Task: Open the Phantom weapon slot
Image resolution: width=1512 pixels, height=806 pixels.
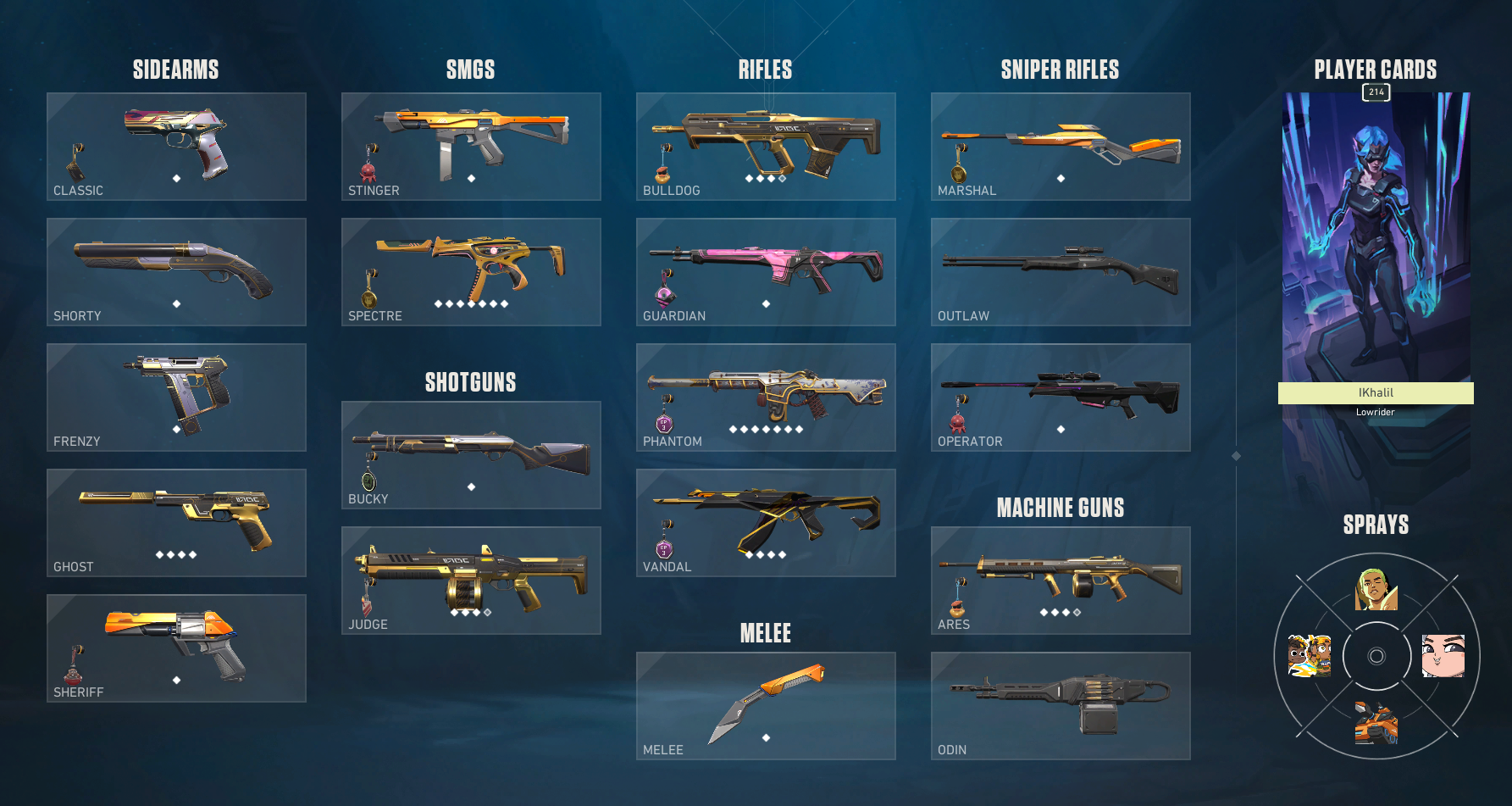Action: click(x=764, y=397)
